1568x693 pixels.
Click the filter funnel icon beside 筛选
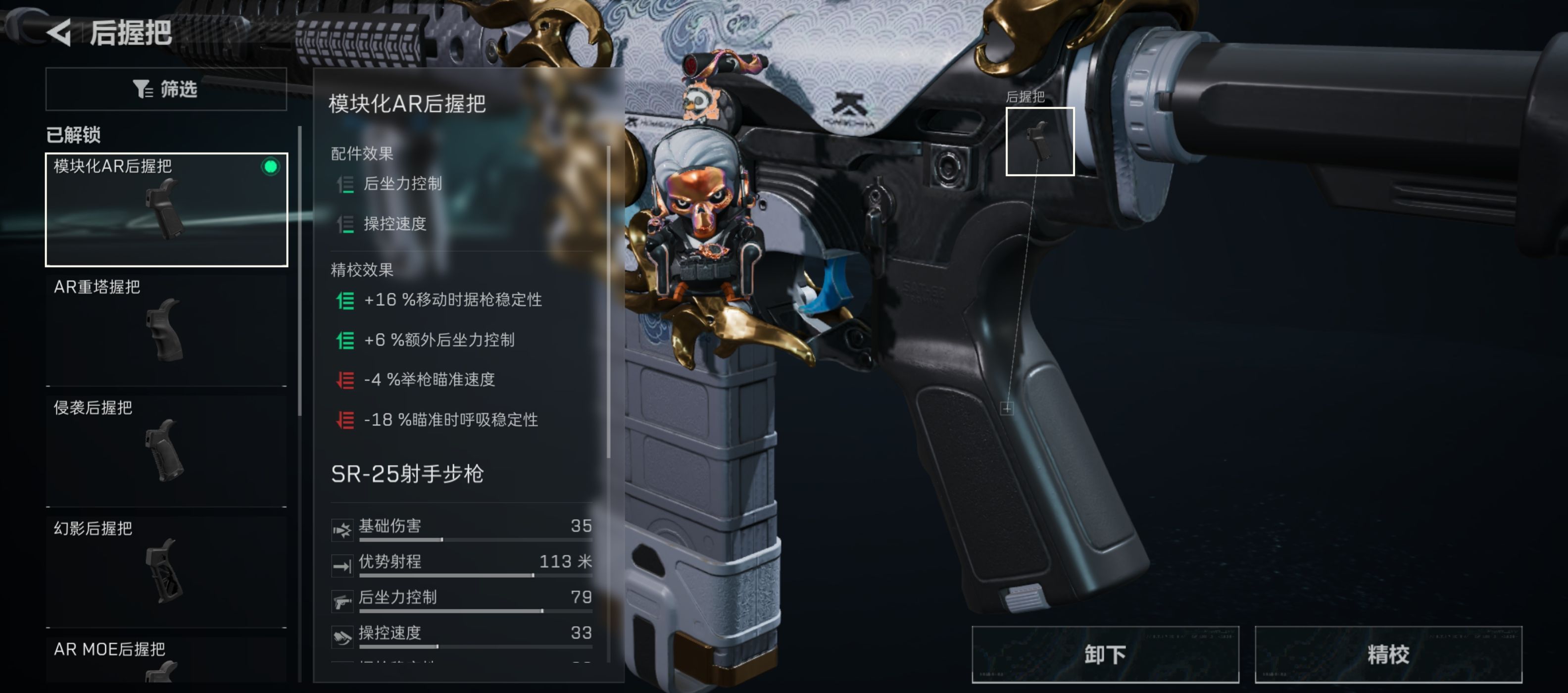(144, 89)
